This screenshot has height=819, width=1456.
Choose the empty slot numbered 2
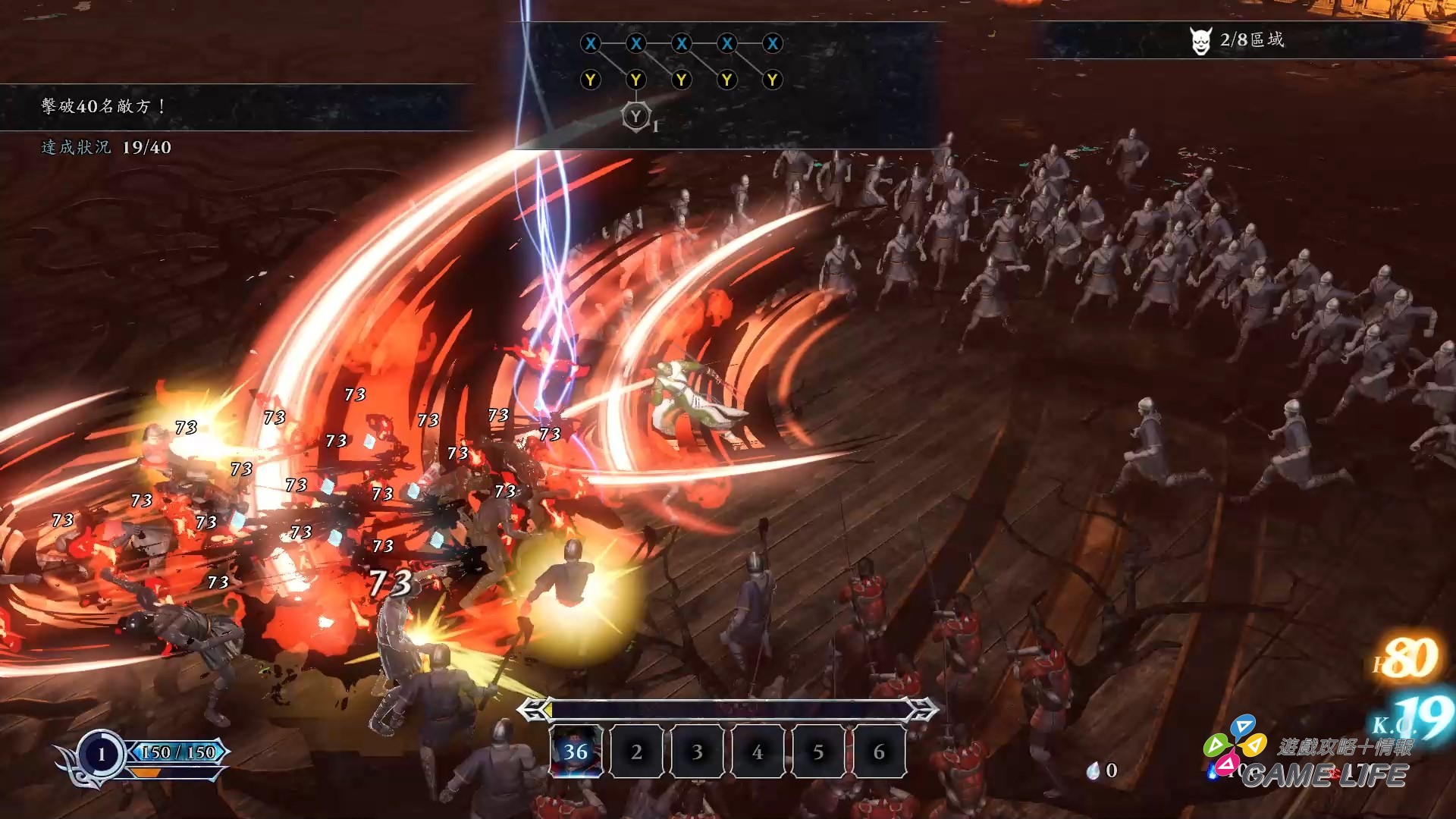click(637, 752)
